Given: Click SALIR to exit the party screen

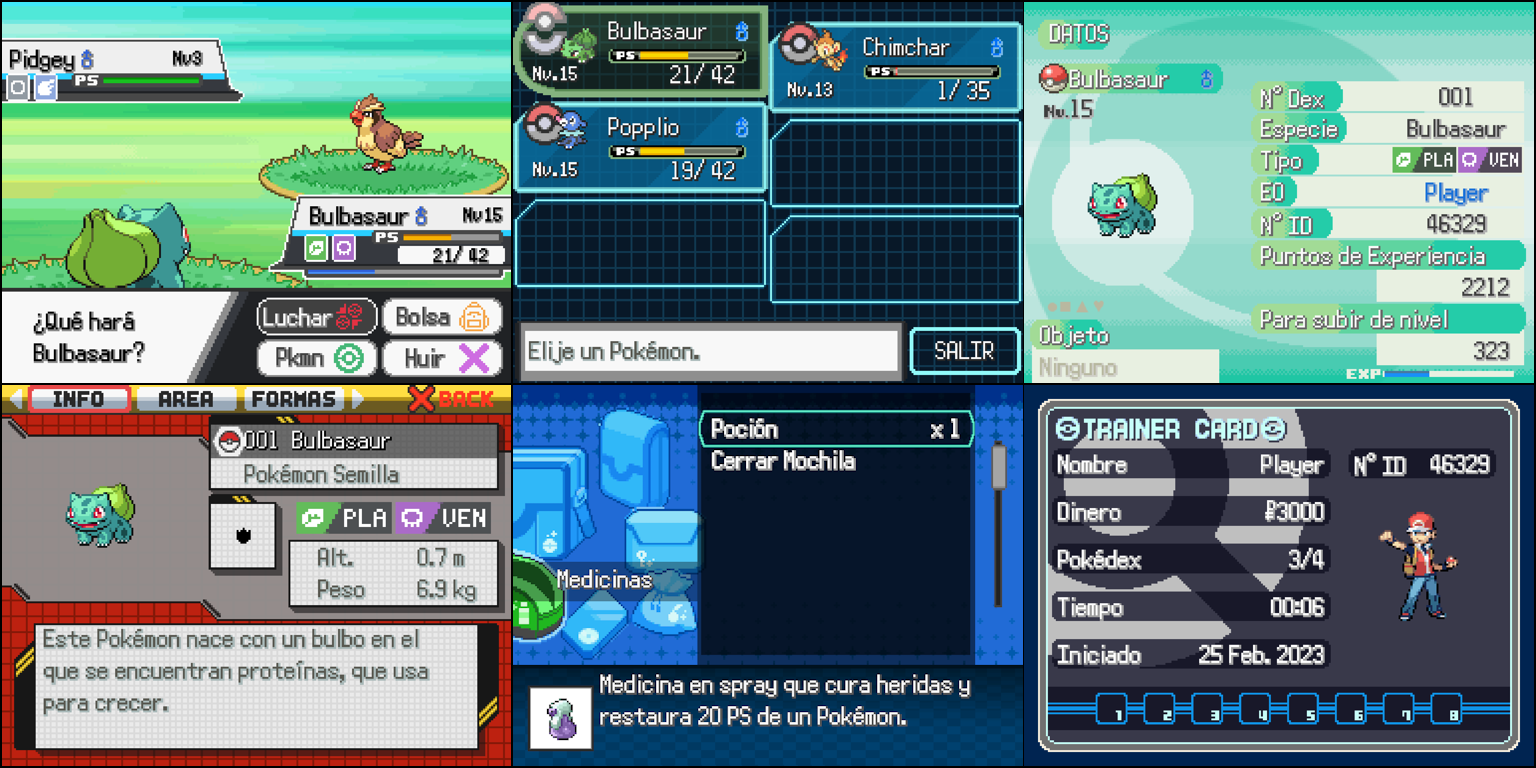Looking at the screenshot, I should 964,351.
